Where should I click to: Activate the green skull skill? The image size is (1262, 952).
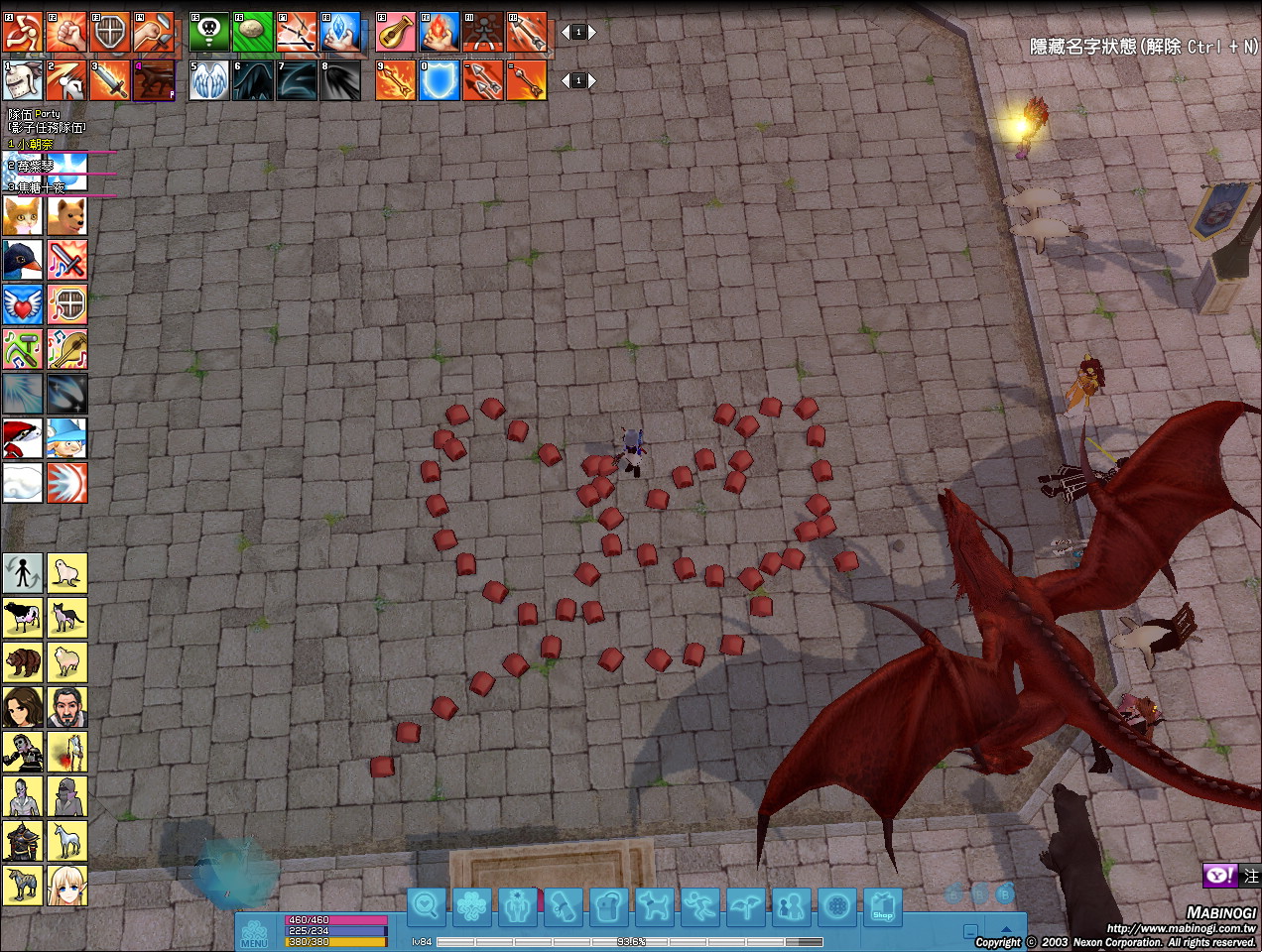pyautogui.click(x=209, y=33)
